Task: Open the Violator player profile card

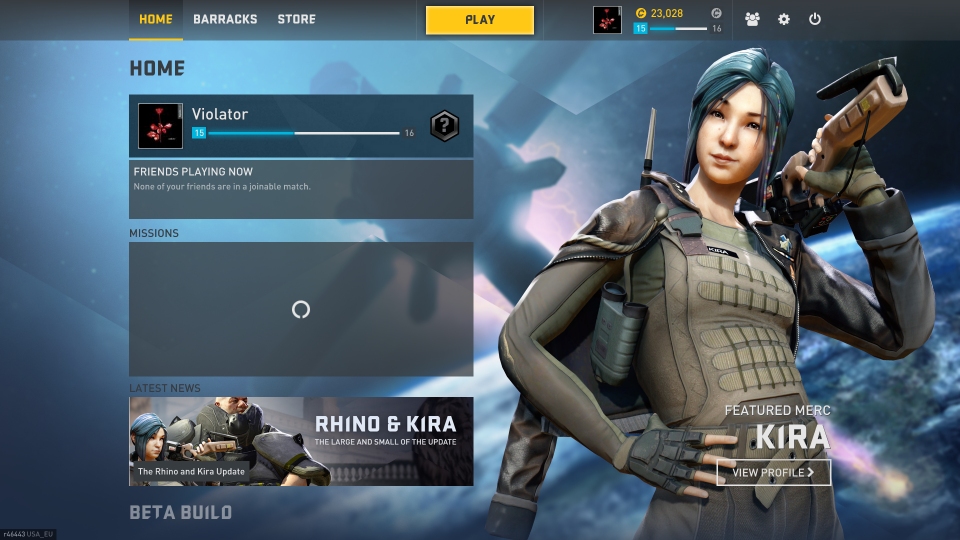Action: pos(280,125)
